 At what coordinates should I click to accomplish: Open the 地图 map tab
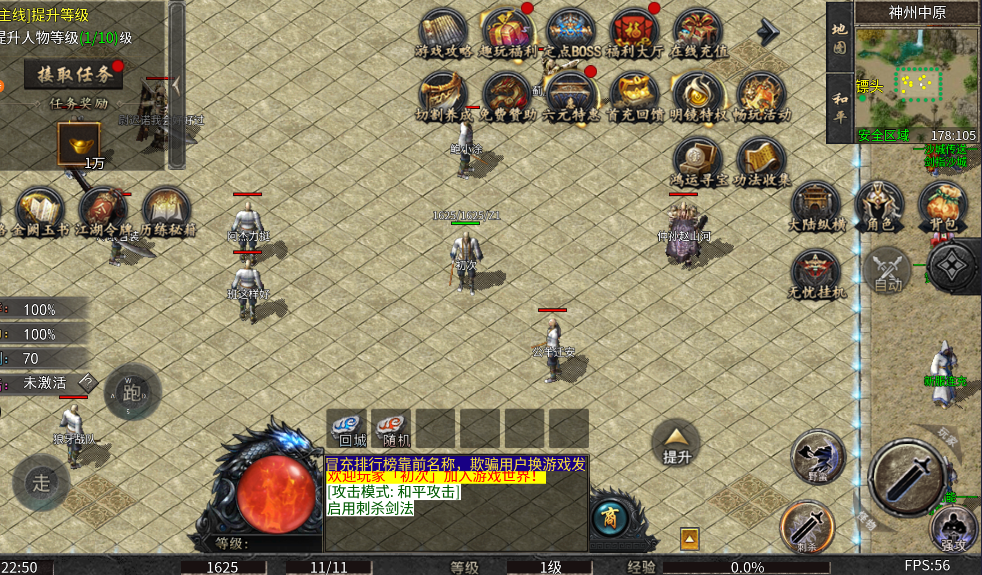point(840,38)
